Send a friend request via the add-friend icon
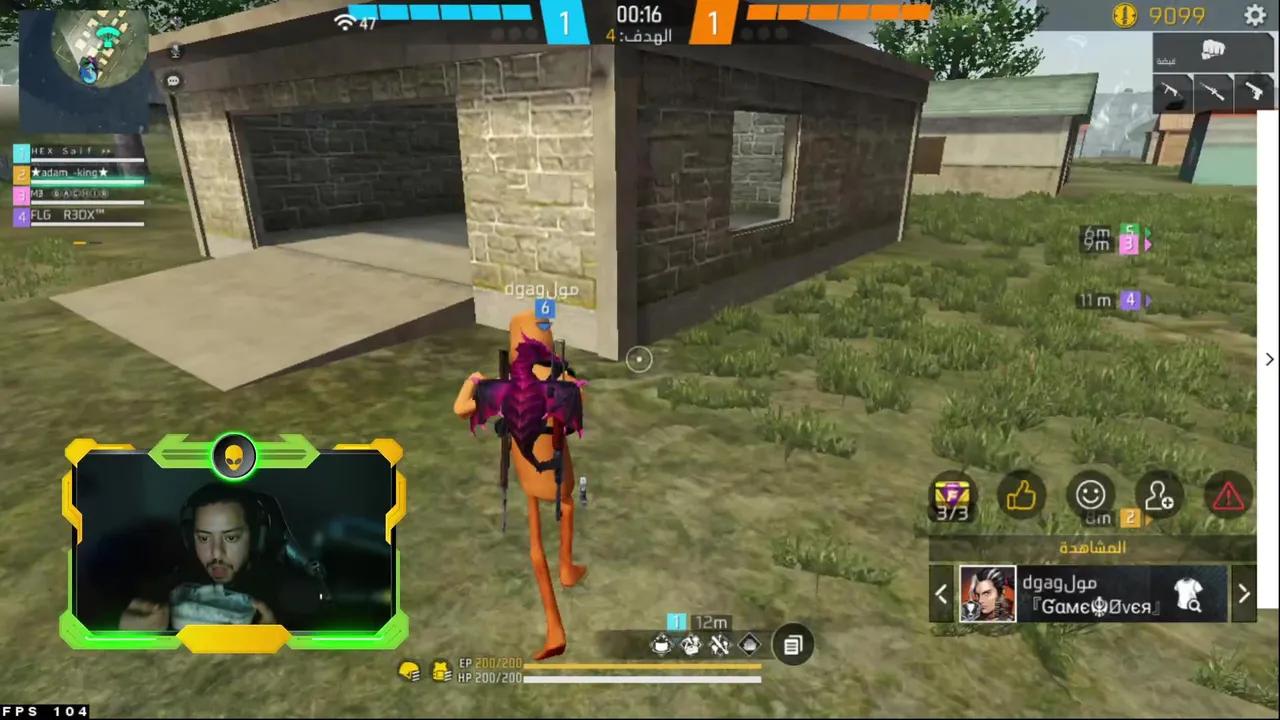 (x=1158, y=495)
